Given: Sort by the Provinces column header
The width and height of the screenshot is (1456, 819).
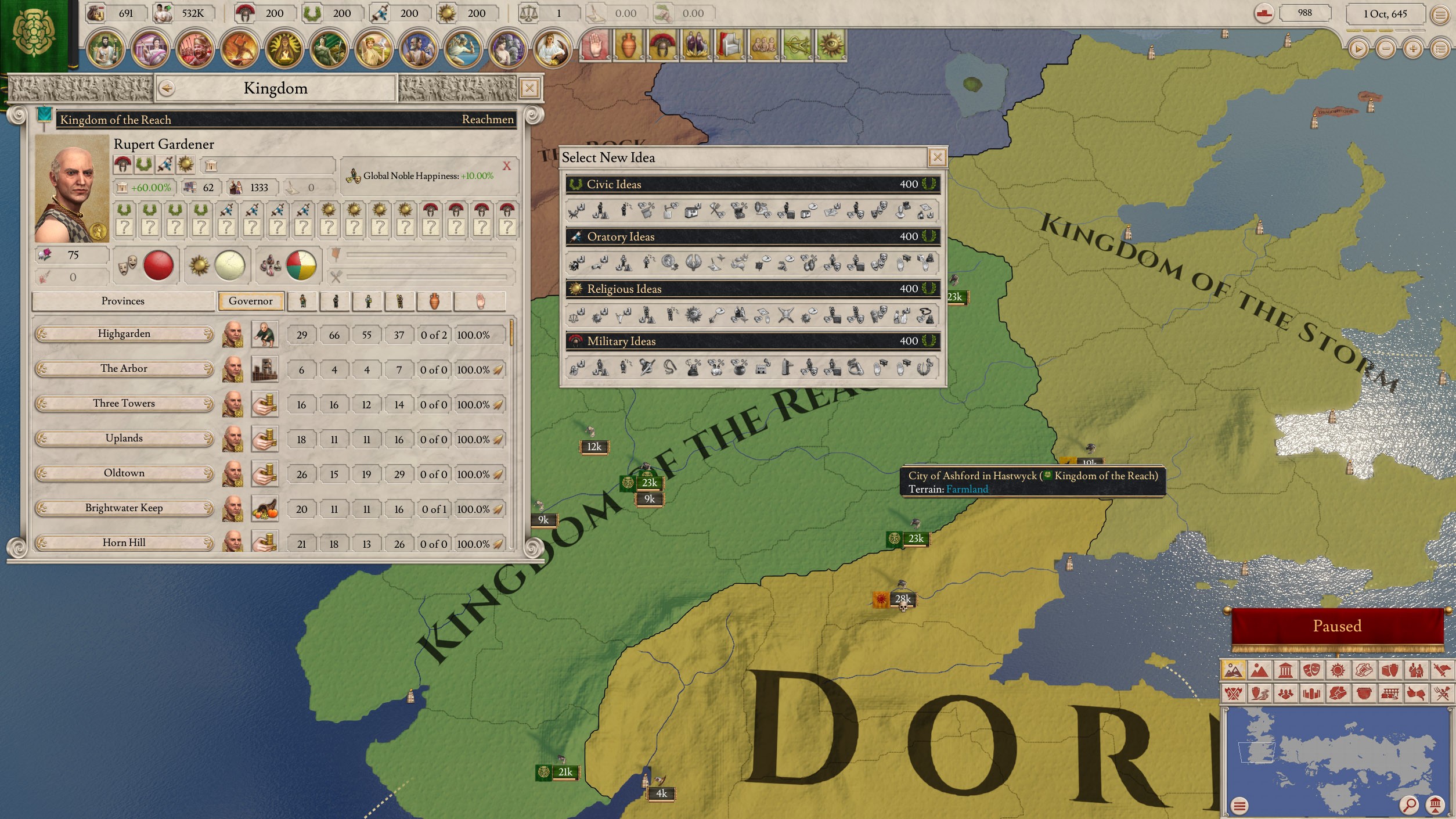Looking at the screenshot, I should tap(123, 301).
